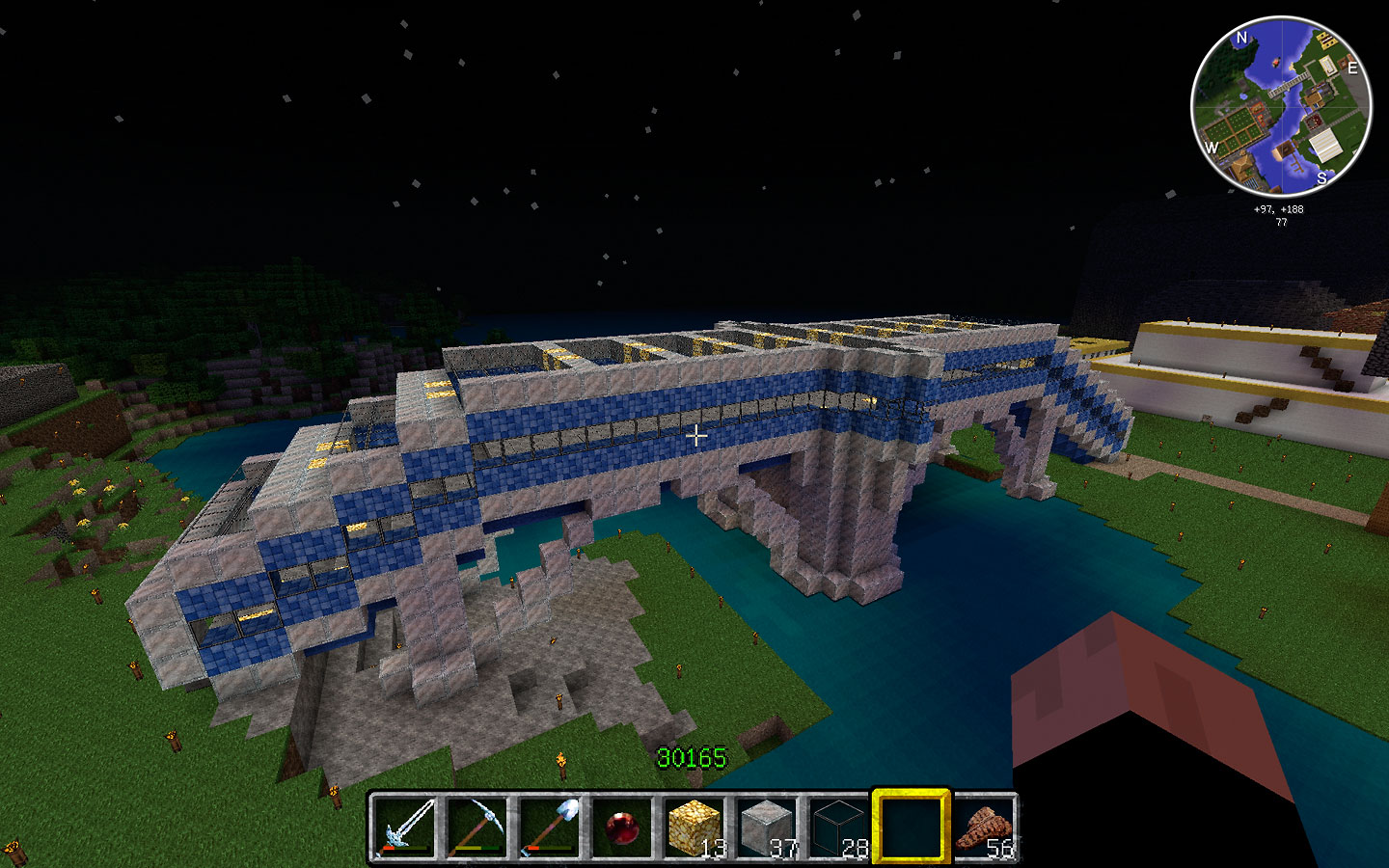Select the cooked meat stack of 56
Viewport: 1389px width, 868px height.
click(984, 827)
